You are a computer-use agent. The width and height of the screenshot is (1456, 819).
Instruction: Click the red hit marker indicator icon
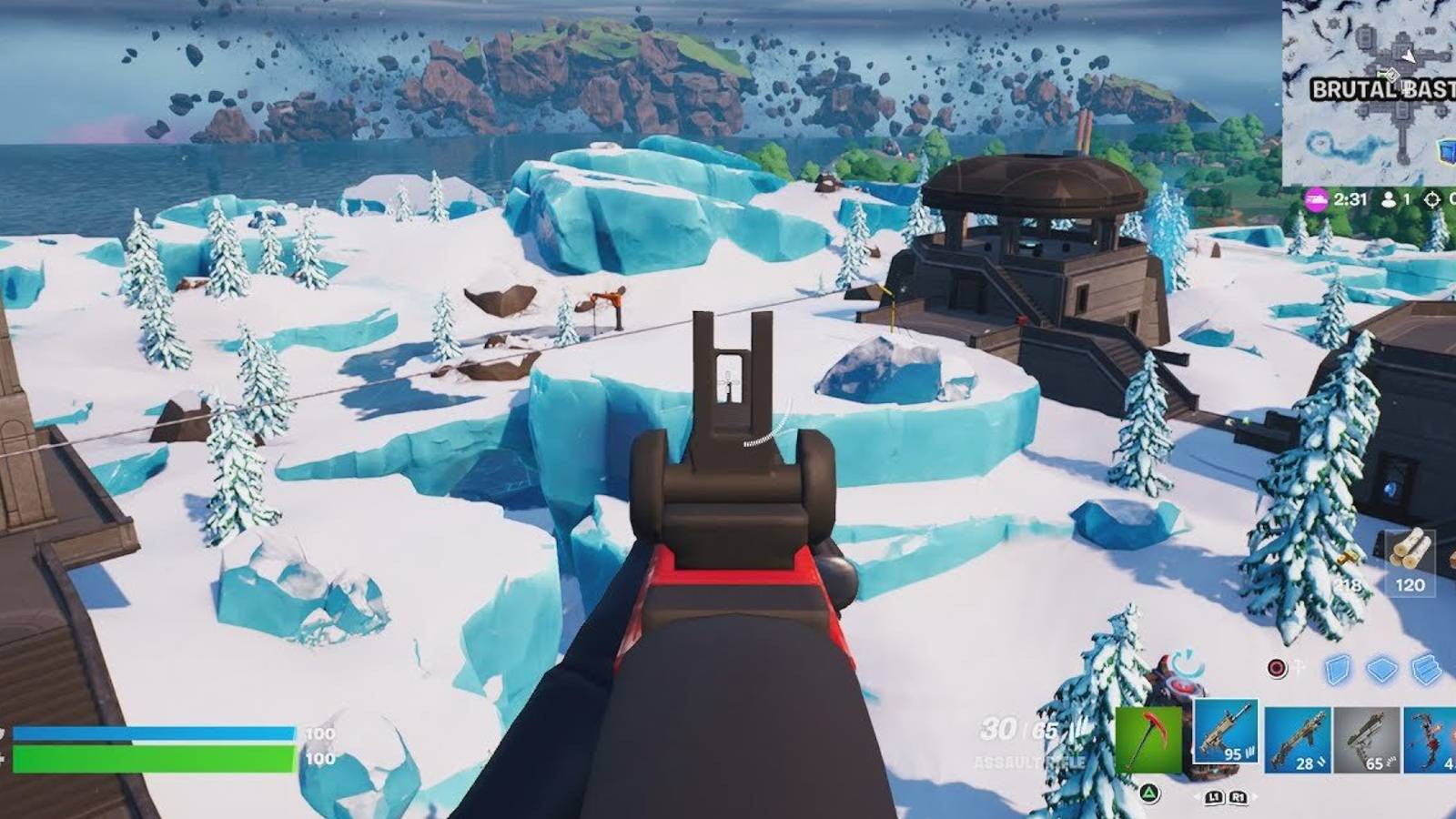point(1276,667)
